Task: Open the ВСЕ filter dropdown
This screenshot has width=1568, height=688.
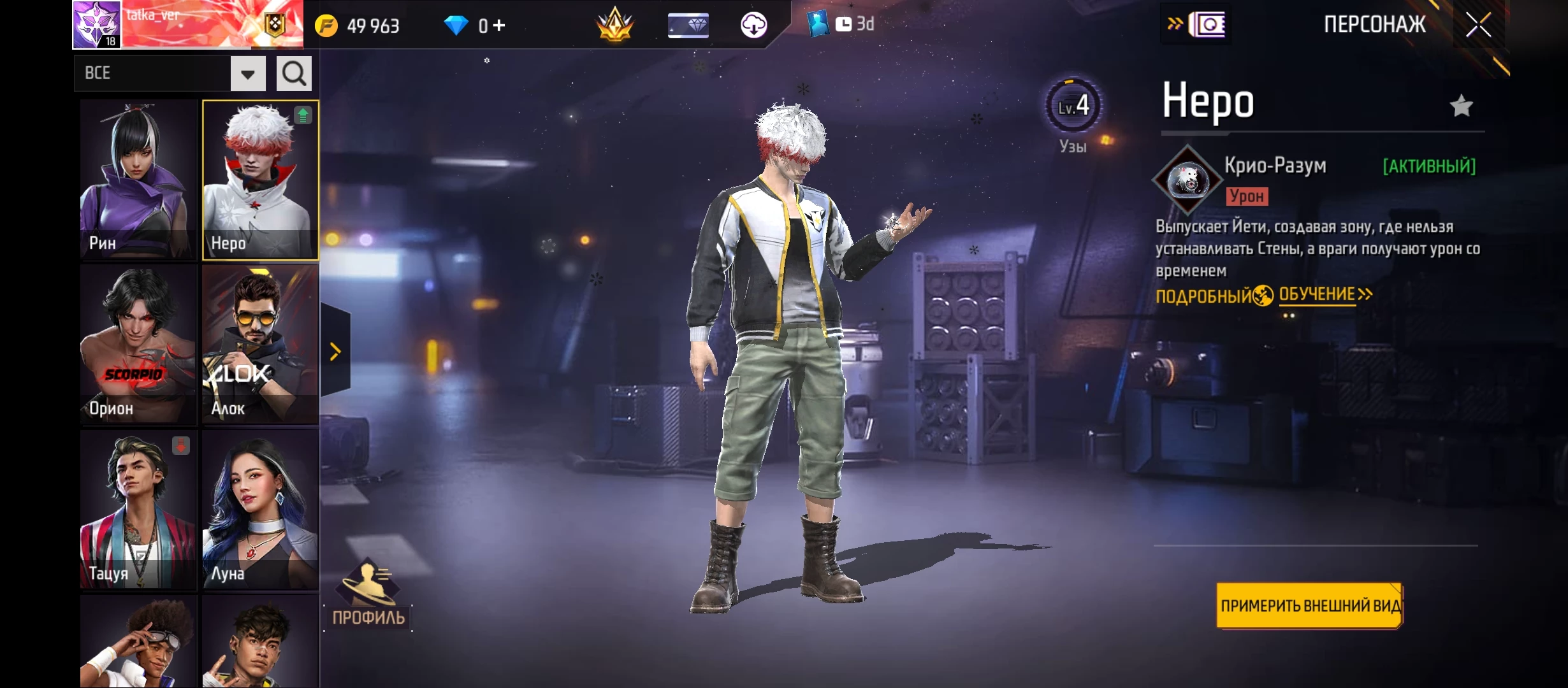Action: [248, 74]
